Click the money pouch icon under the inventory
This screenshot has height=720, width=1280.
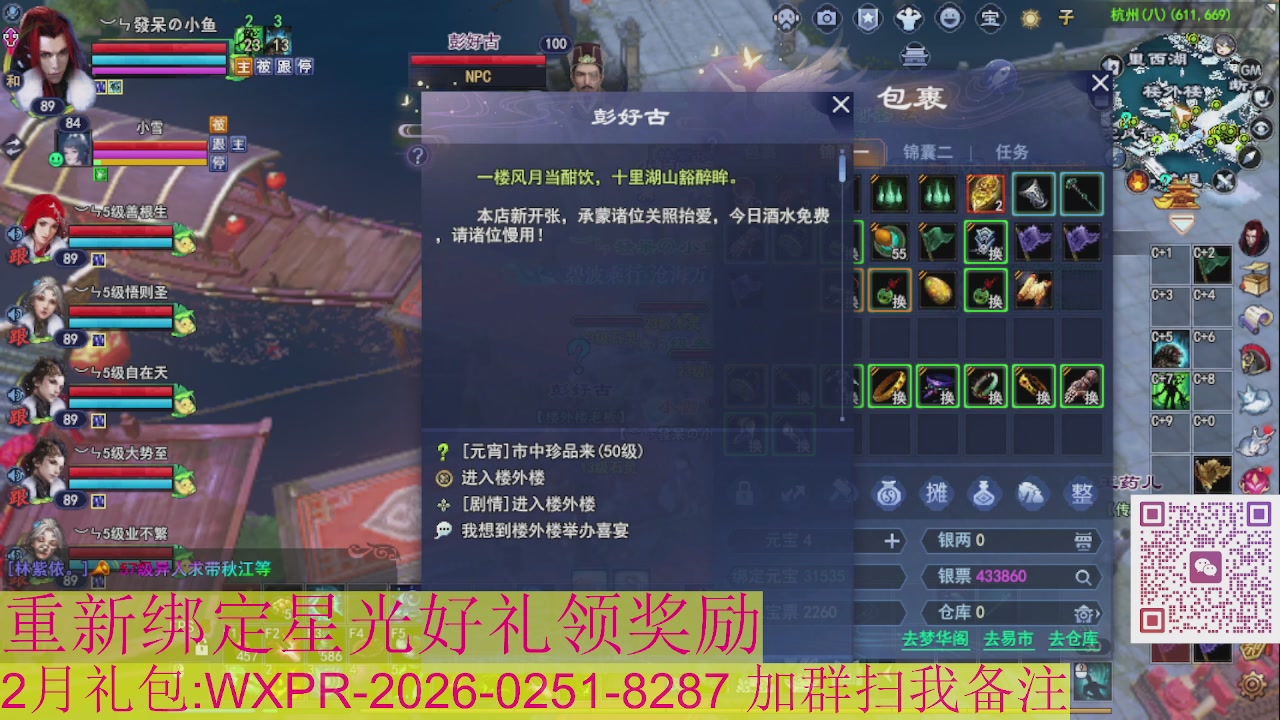(889, 493)
